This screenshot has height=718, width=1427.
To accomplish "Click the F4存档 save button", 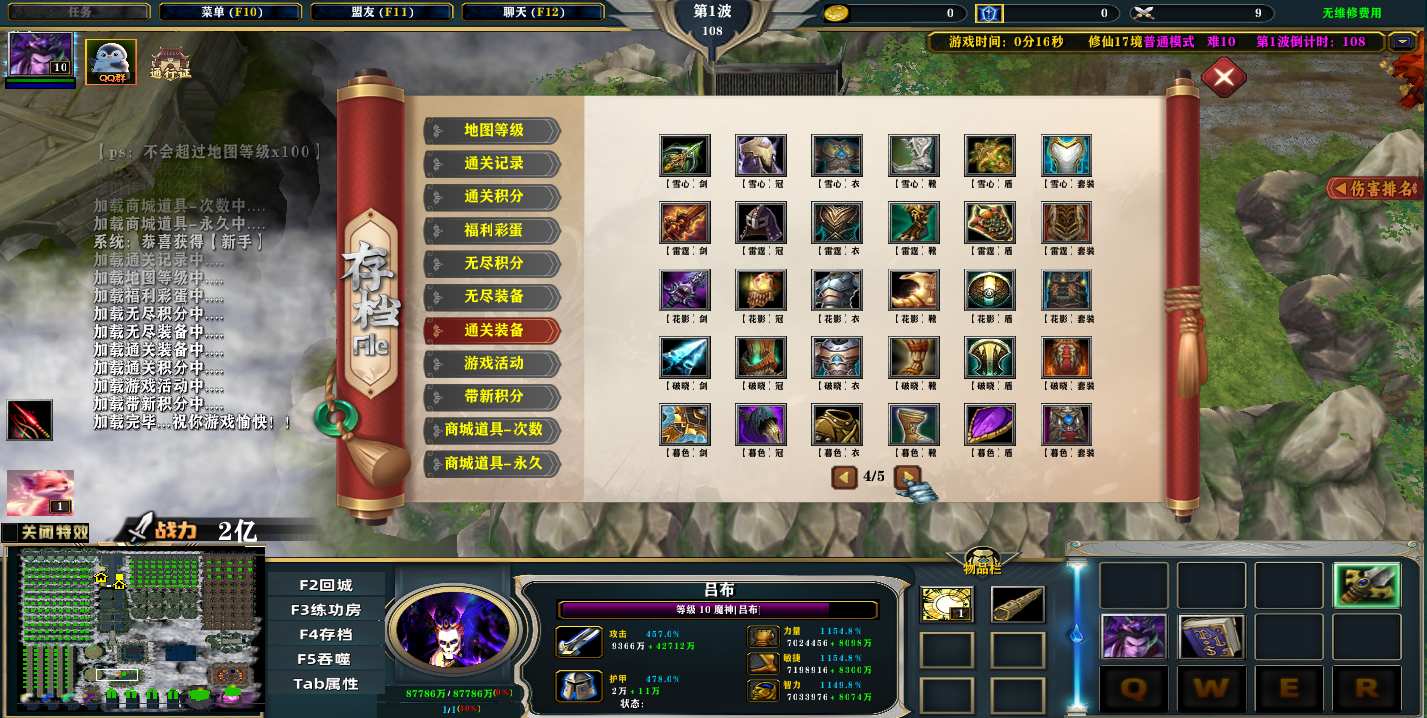I will pos(325,634).
